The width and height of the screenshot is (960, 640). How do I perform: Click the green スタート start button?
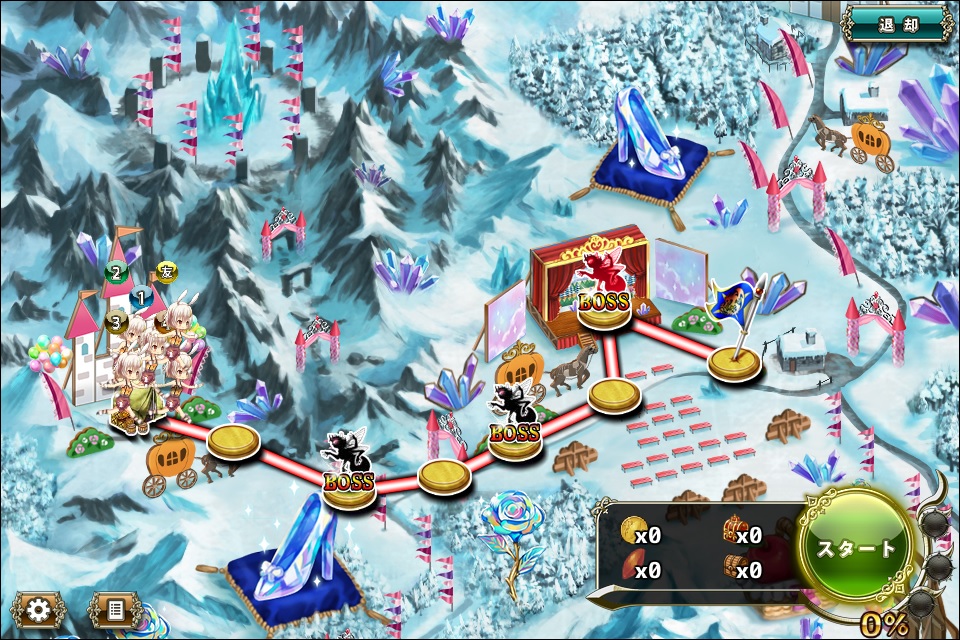point(856,548)
